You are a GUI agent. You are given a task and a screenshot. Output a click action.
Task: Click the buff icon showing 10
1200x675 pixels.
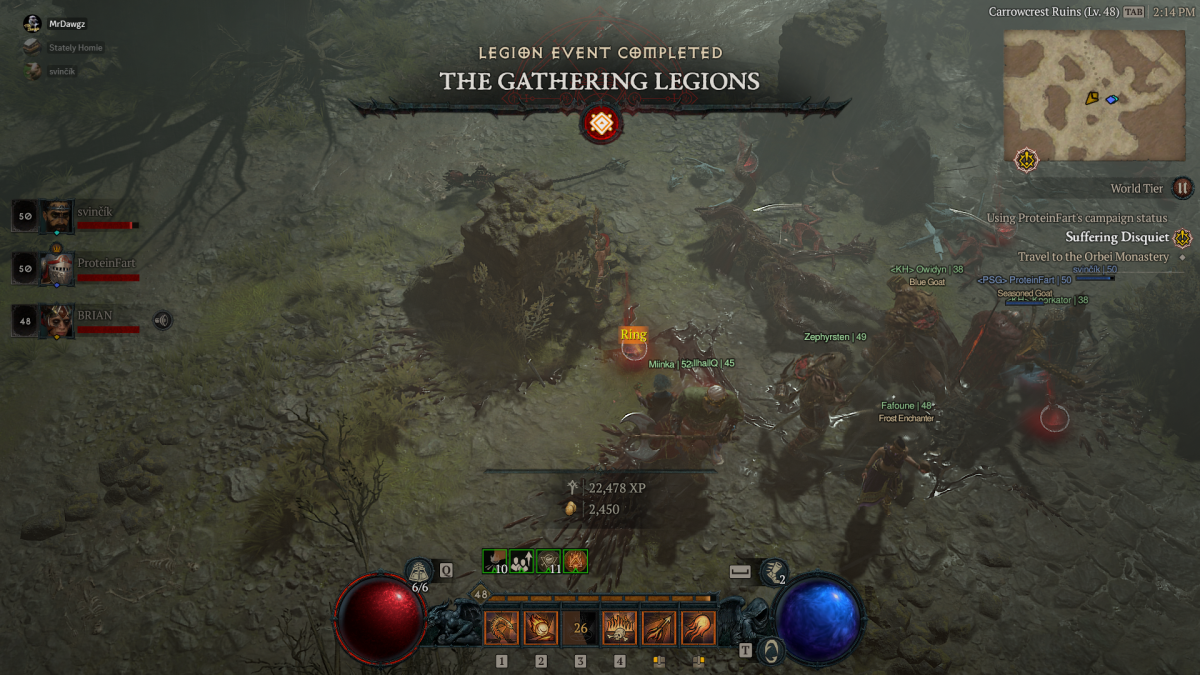point(495,561)
